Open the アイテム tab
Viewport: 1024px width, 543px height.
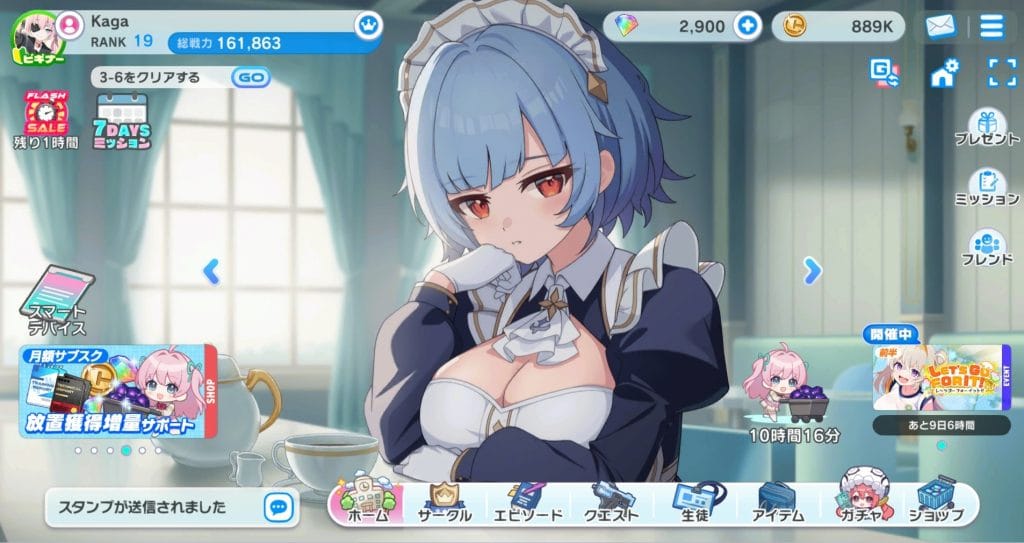click(x=777, y=503)
